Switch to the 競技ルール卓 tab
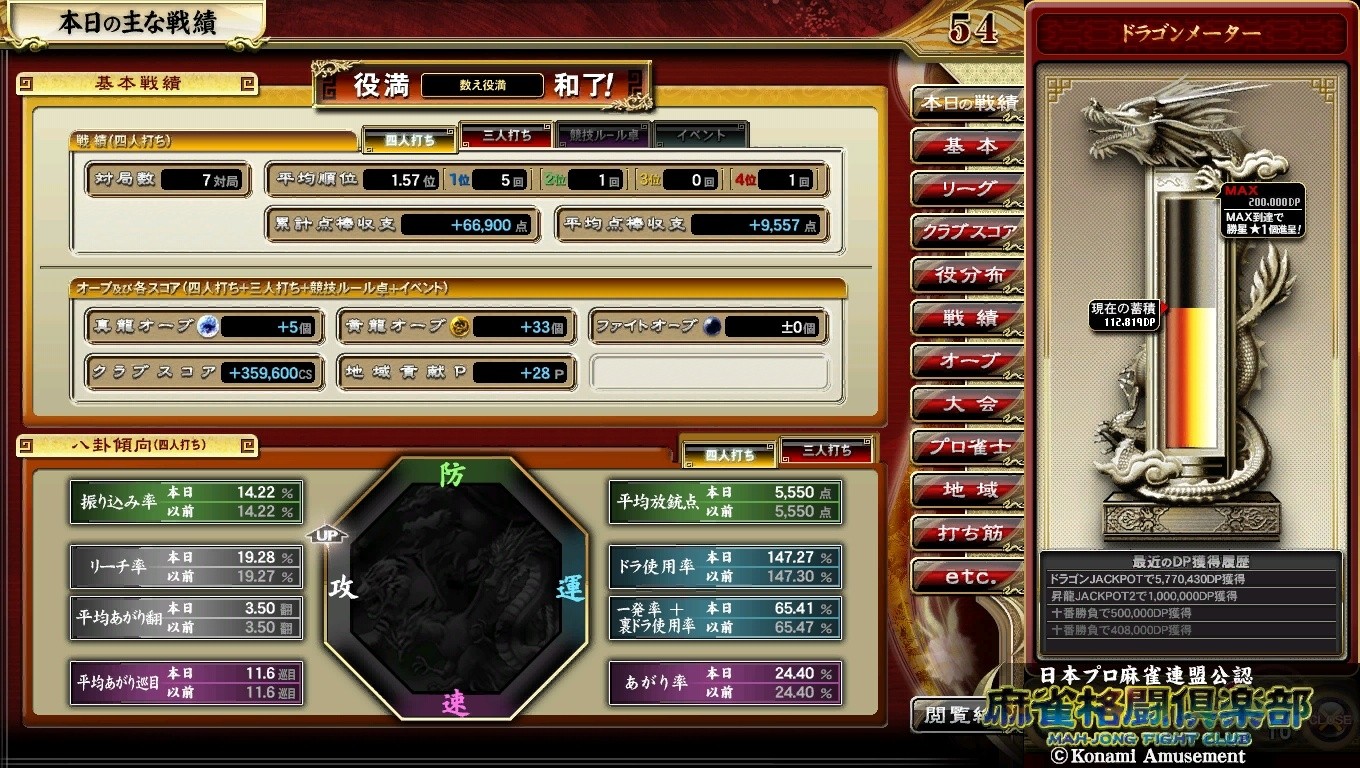 tap(604, 135)
